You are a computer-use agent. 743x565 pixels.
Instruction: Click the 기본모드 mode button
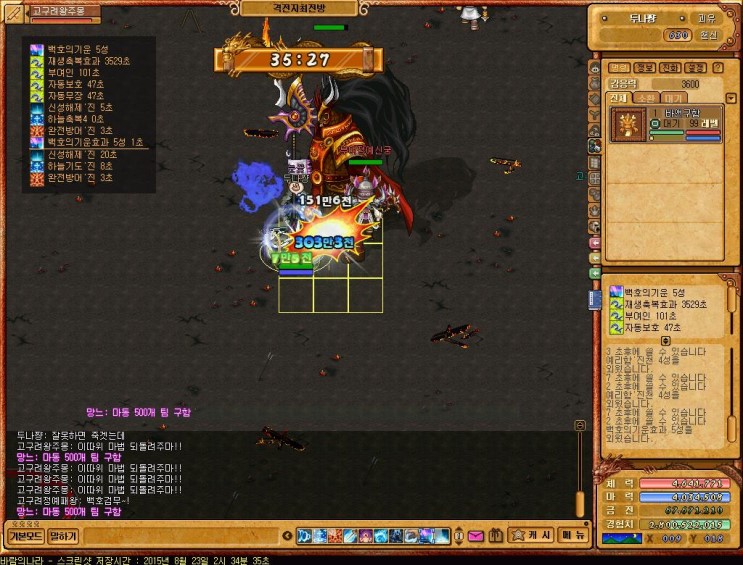[25, 536]
